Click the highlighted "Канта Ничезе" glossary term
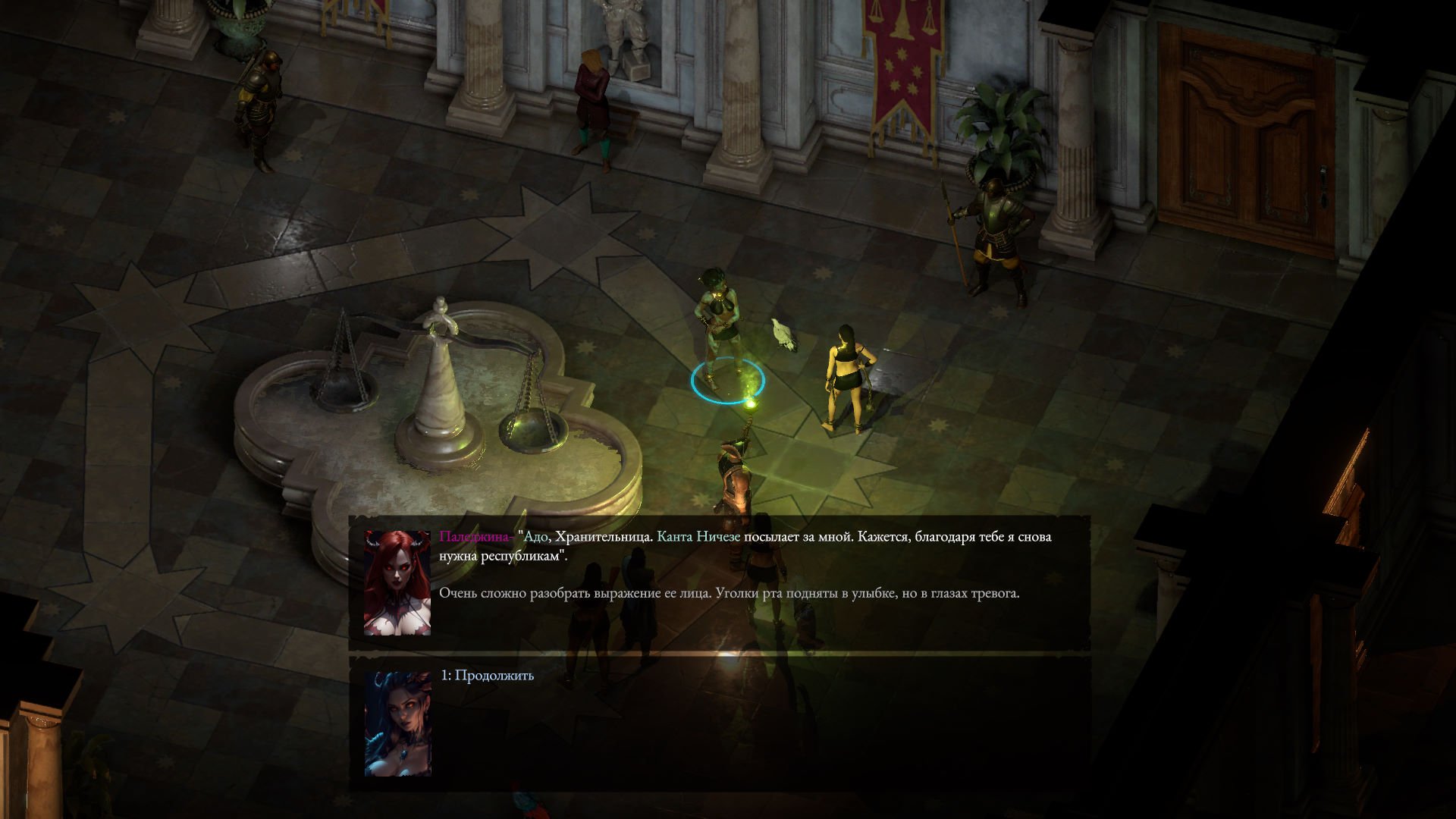 point(698,537)
